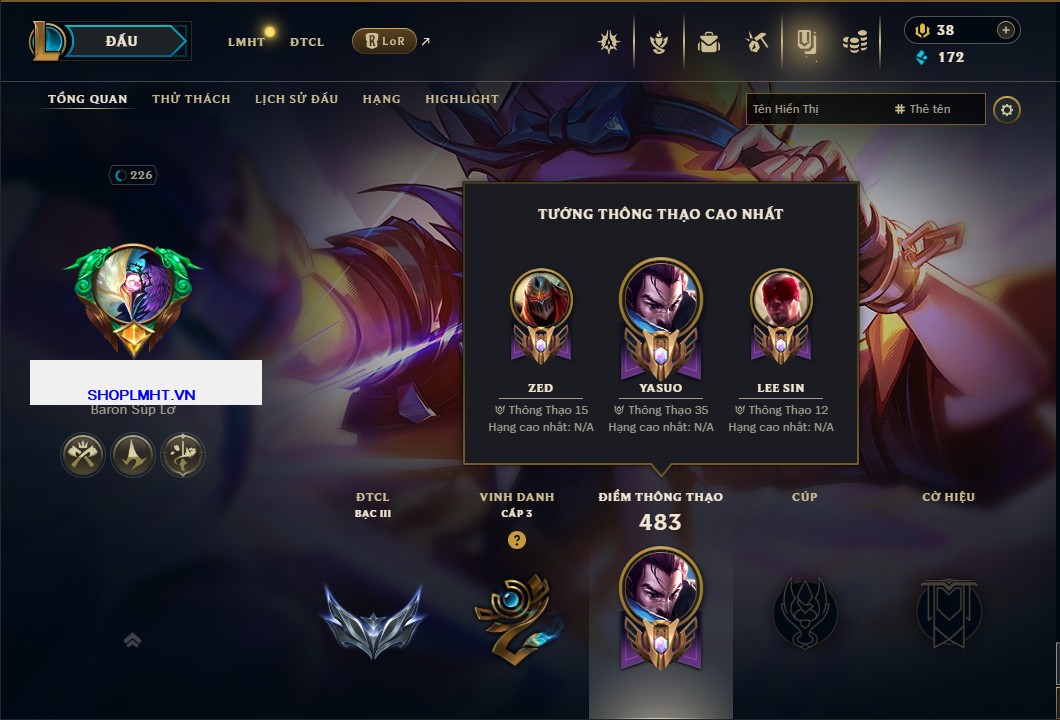Open the LMHT section
Viewport: 1060px width, 720px height.
coord(246,42)
